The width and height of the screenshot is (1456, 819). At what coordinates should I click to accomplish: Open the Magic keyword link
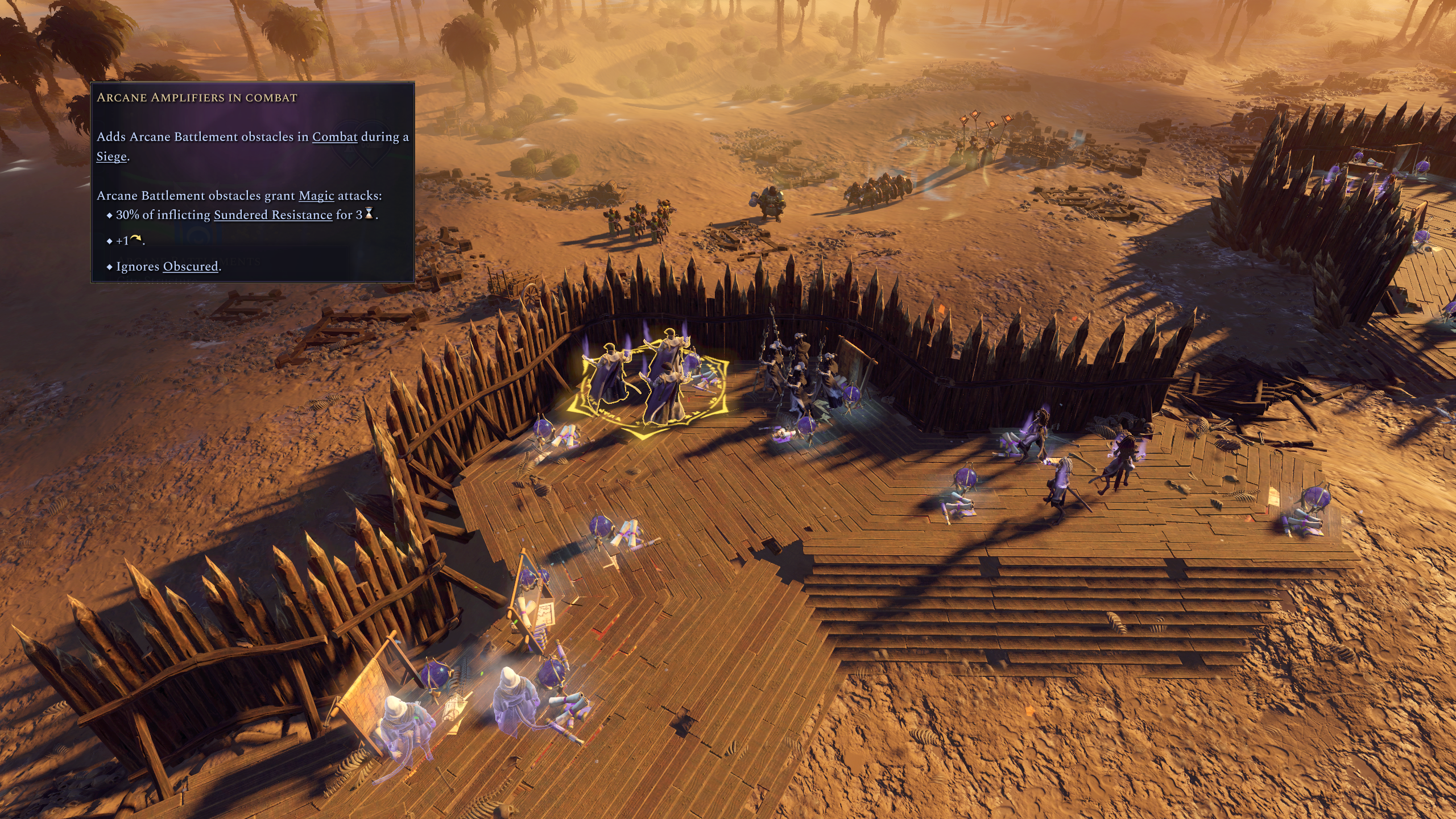(x=316, y=196)
